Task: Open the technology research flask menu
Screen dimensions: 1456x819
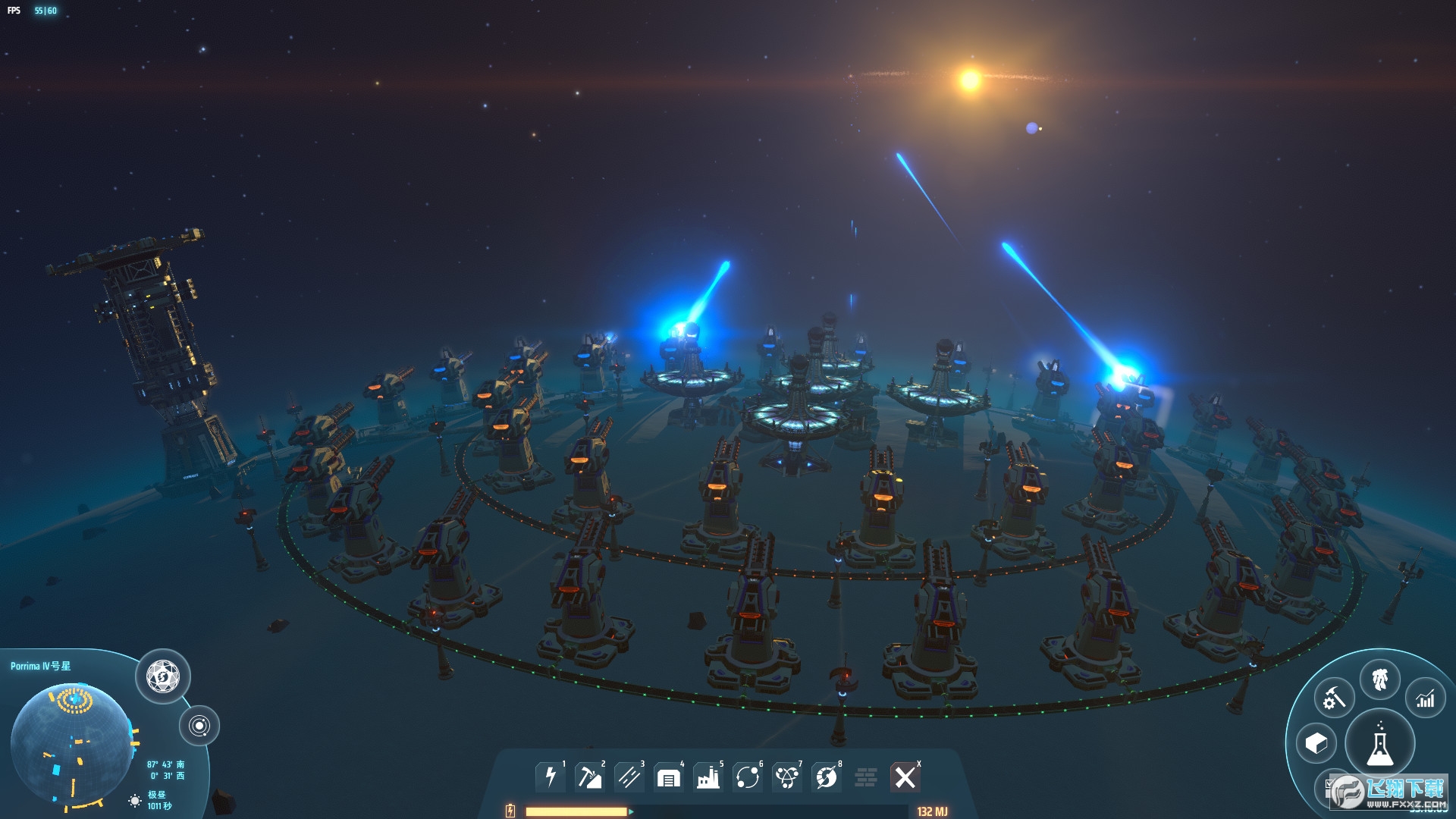Action: [x=1379, y=745]
